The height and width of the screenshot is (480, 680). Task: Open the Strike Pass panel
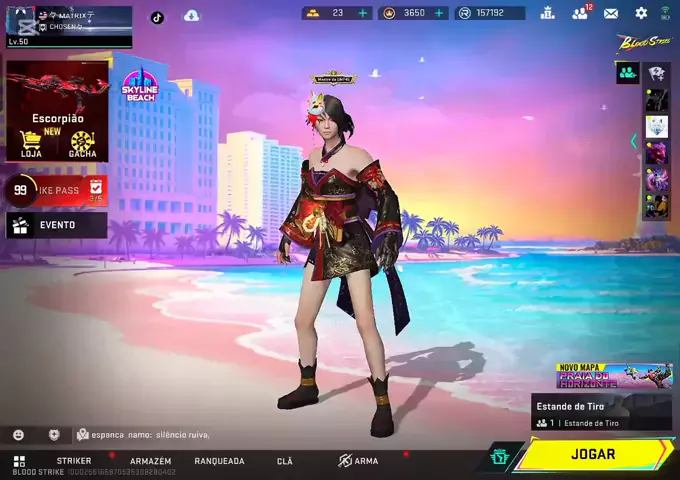tap(56, 189)
